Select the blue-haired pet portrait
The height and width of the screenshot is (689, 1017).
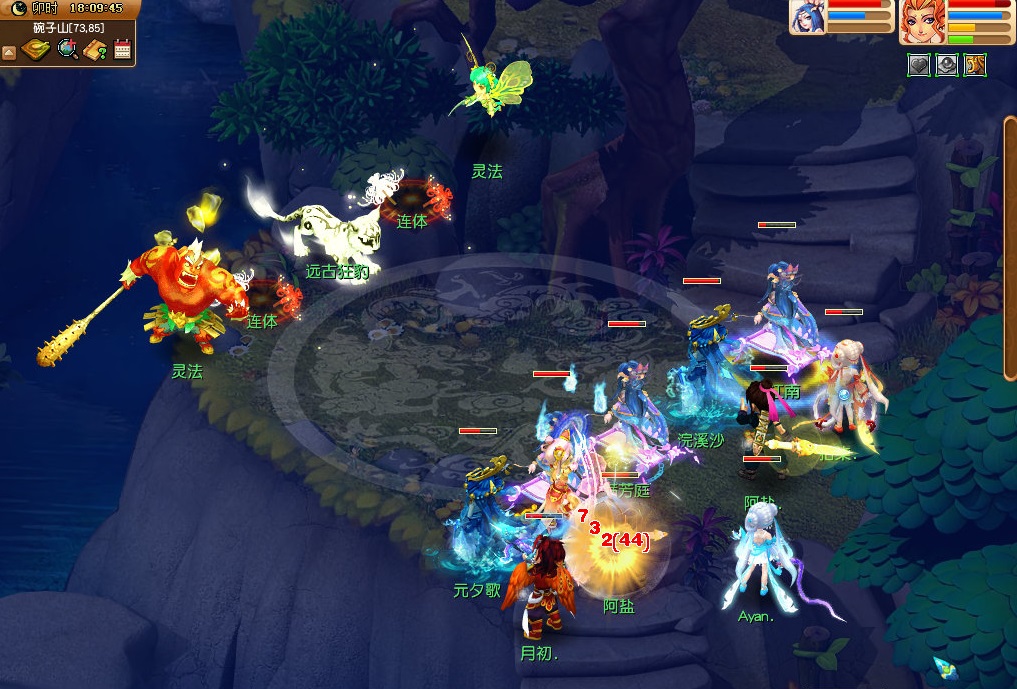807,18
